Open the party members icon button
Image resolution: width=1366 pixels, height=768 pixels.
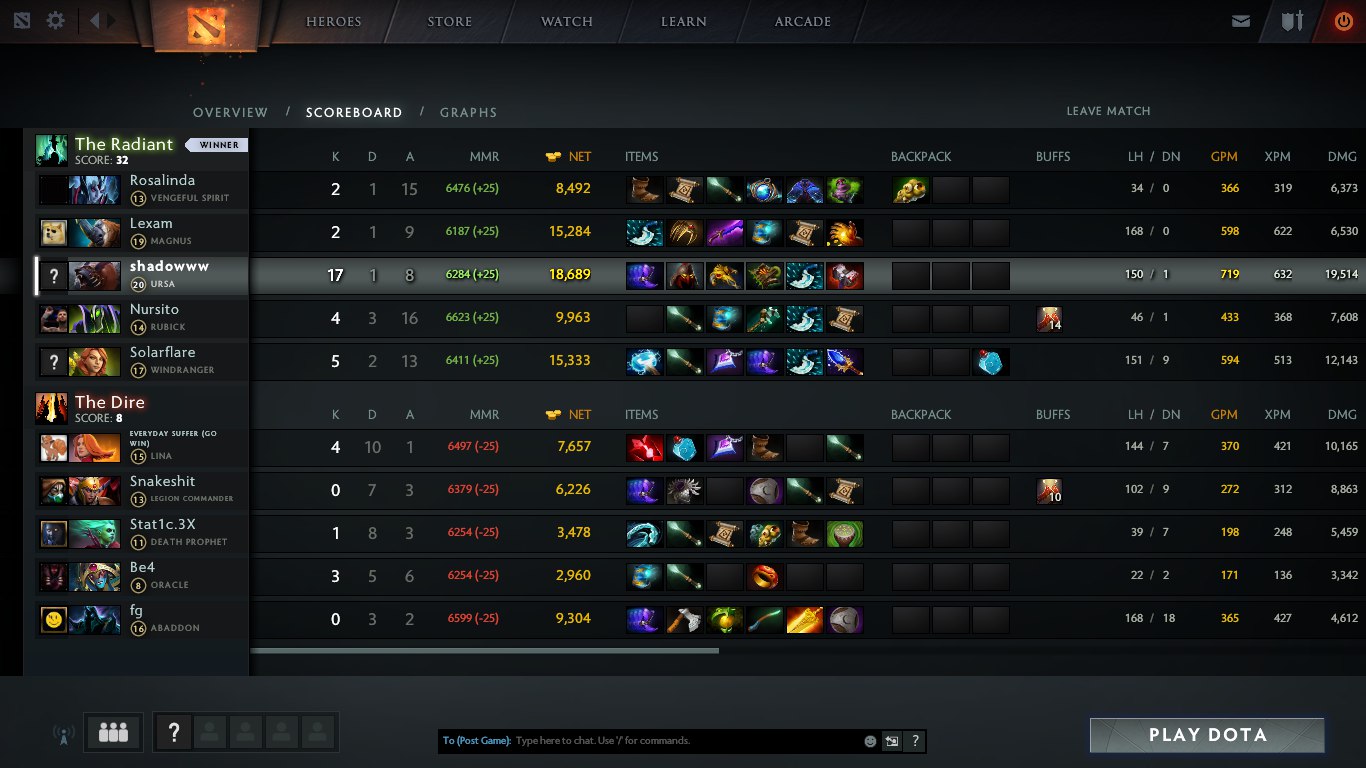coord(114,733)
